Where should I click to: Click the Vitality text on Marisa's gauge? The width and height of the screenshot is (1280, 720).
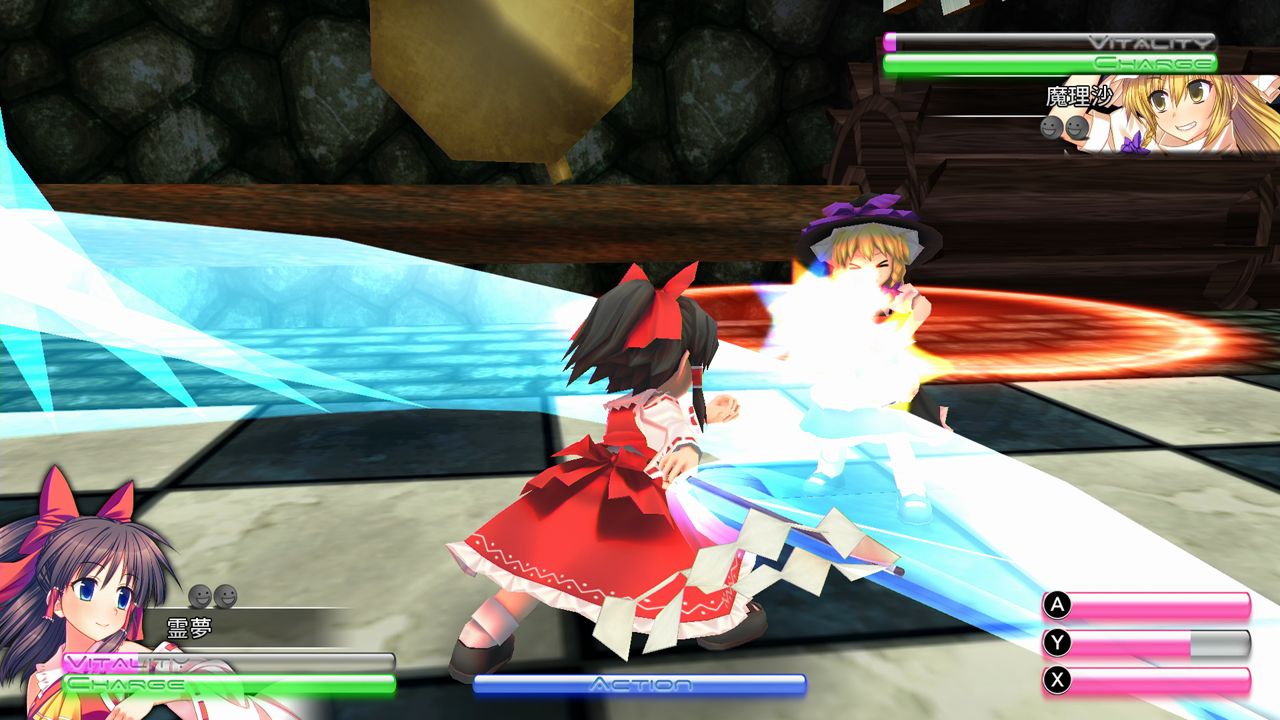(1151, 41)
